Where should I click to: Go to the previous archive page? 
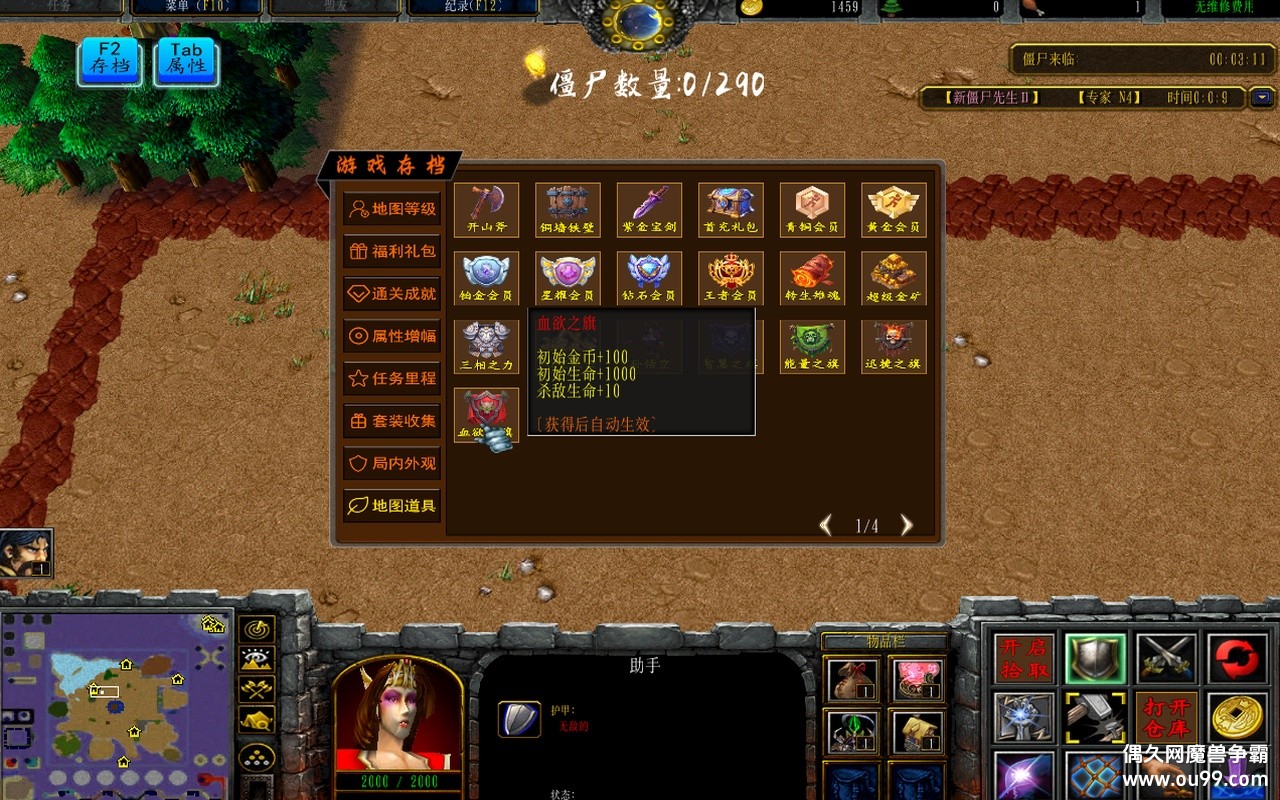click(826, 525)
